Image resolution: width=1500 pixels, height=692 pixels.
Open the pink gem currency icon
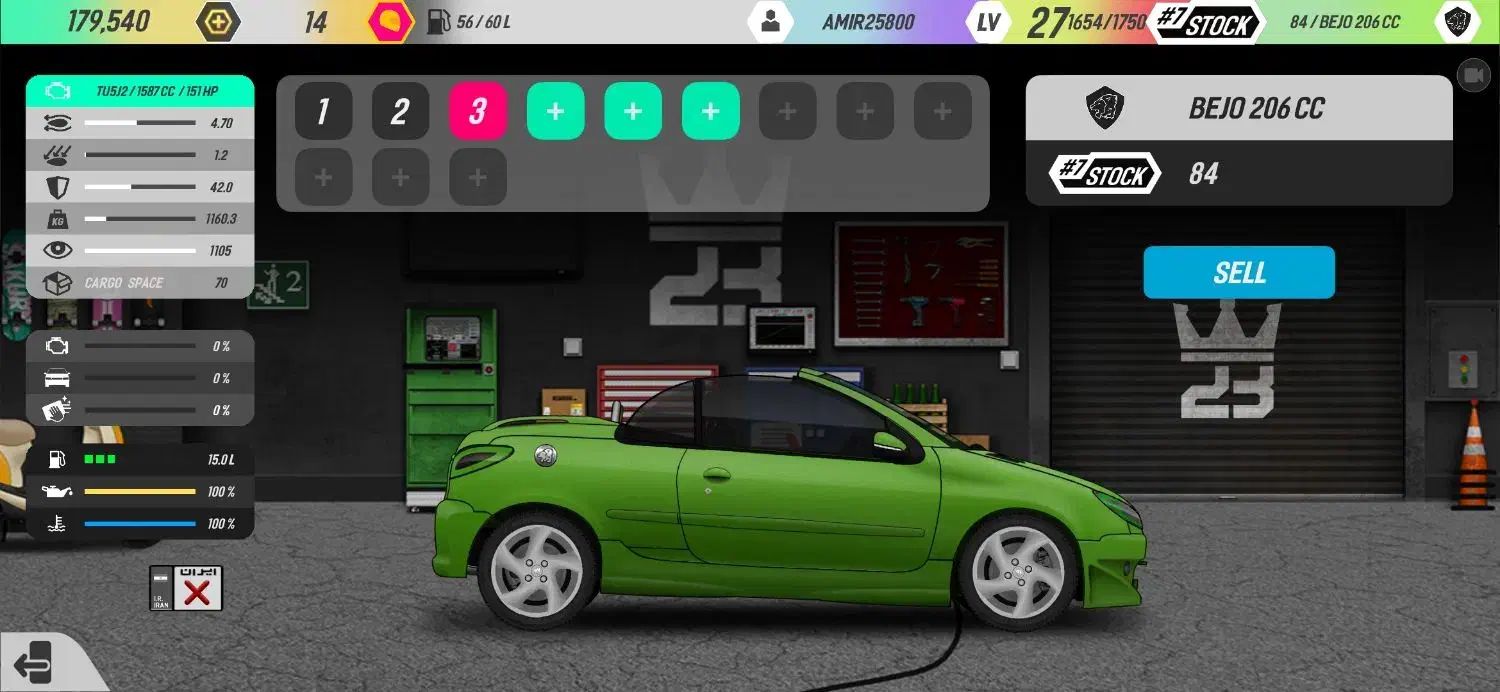tap(390, 22)
